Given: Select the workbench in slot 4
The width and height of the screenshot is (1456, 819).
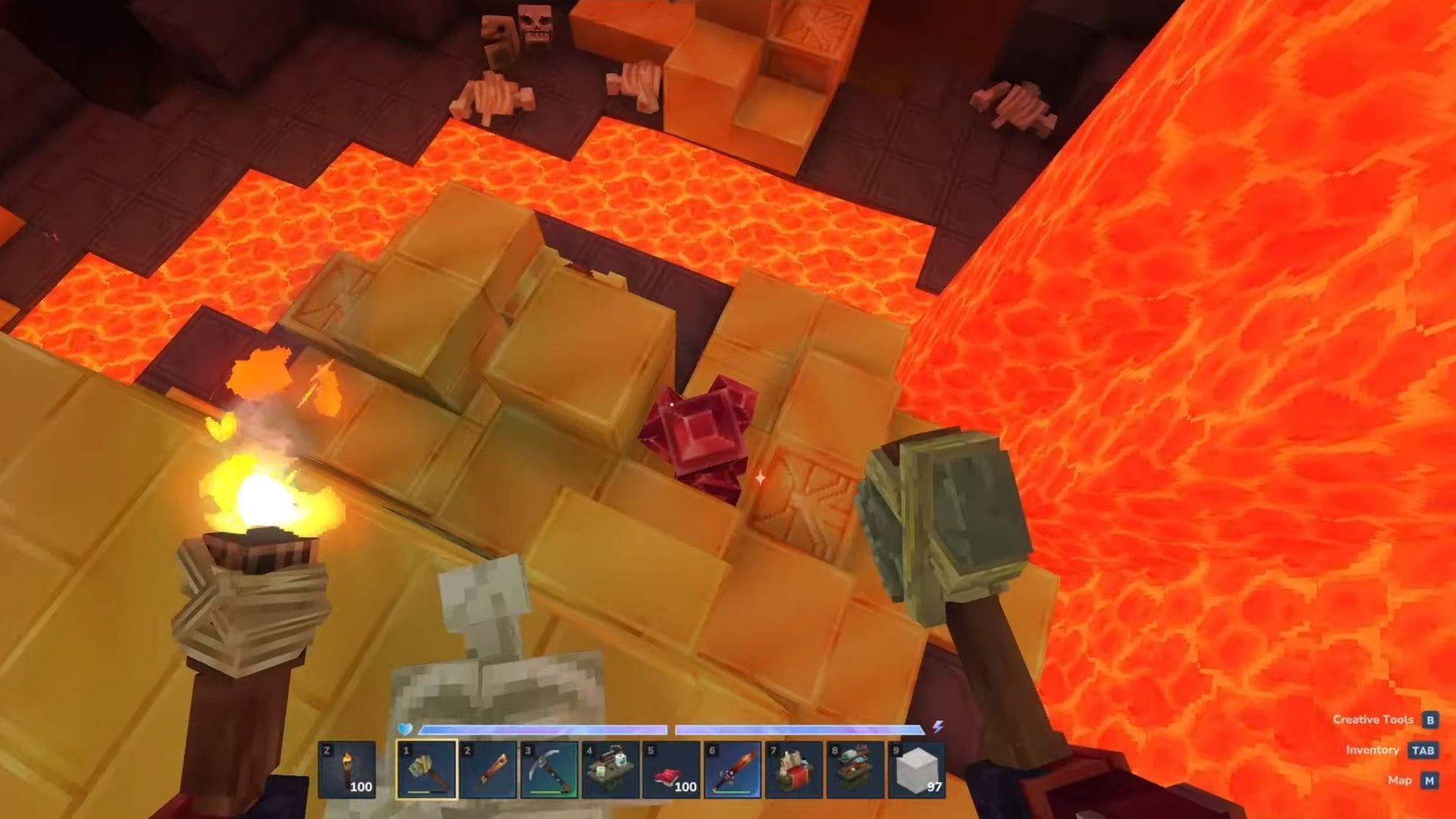Looking at the screenshot, I should pos(610,770).
